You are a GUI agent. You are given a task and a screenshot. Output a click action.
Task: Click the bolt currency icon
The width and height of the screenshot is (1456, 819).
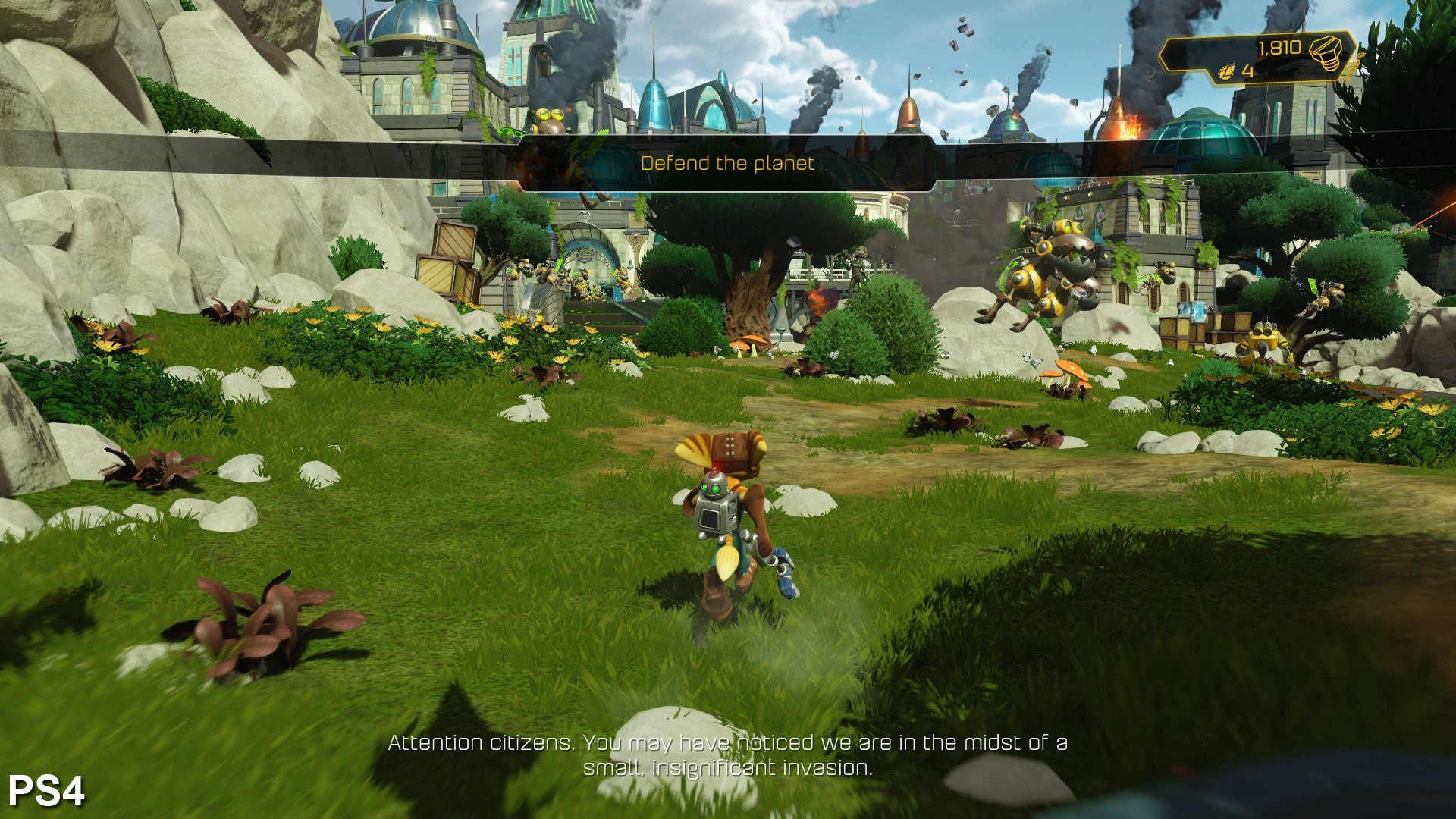tap(1326, 52)
